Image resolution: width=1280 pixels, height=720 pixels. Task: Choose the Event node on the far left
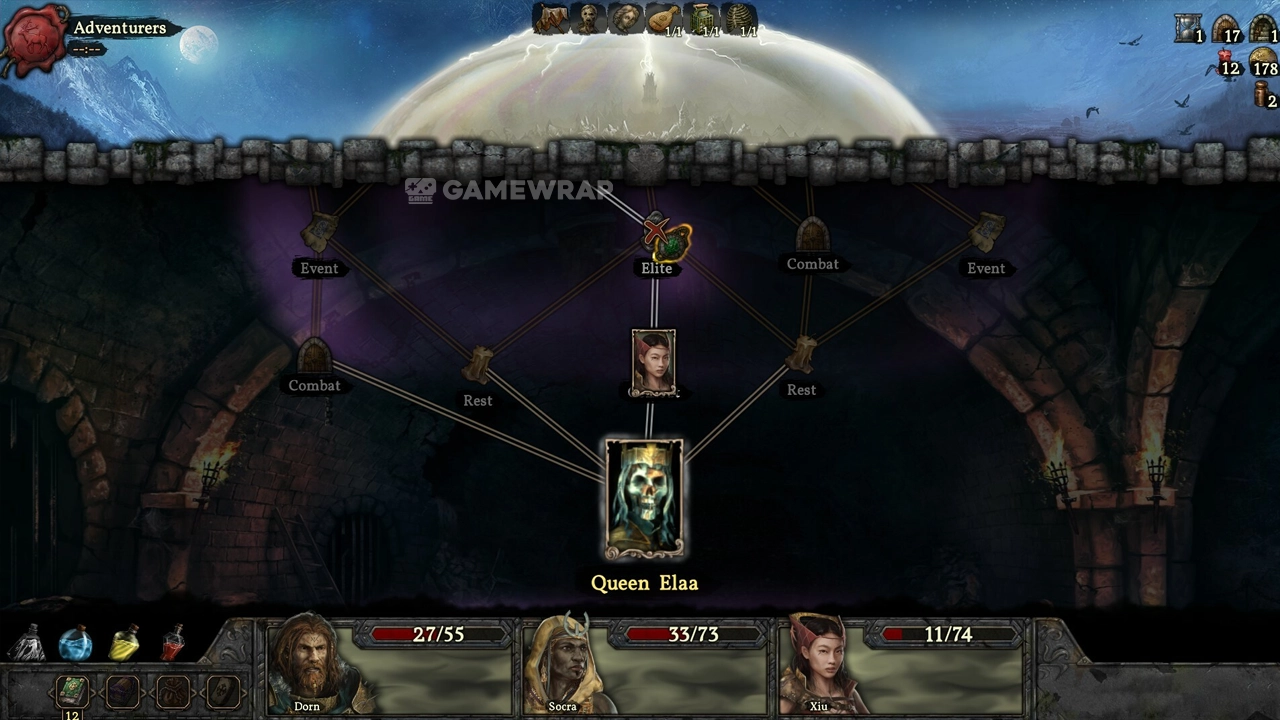(319, 233)
